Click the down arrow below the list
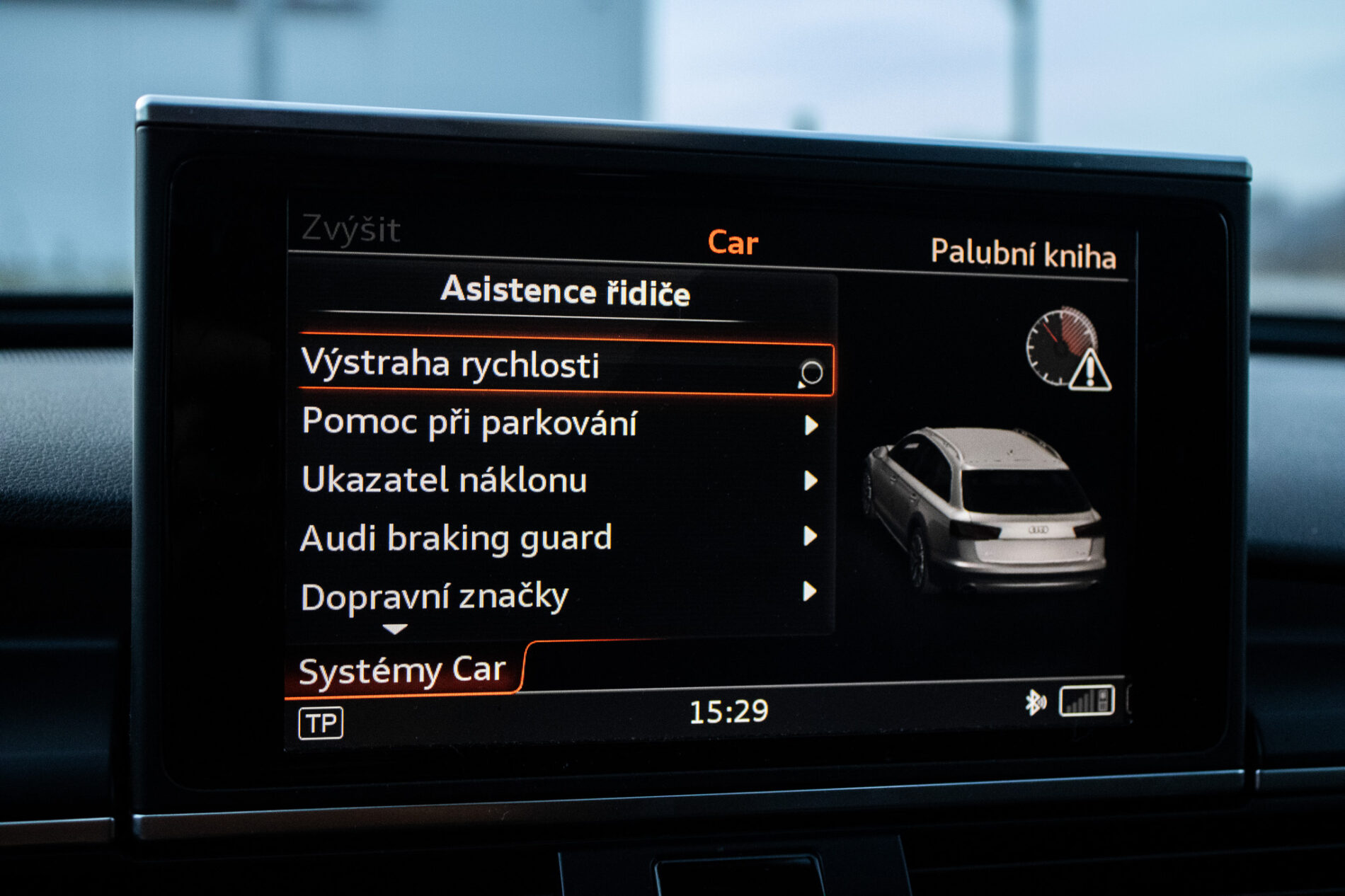Screen dimensions: 1345x896 tap(394, 628)
